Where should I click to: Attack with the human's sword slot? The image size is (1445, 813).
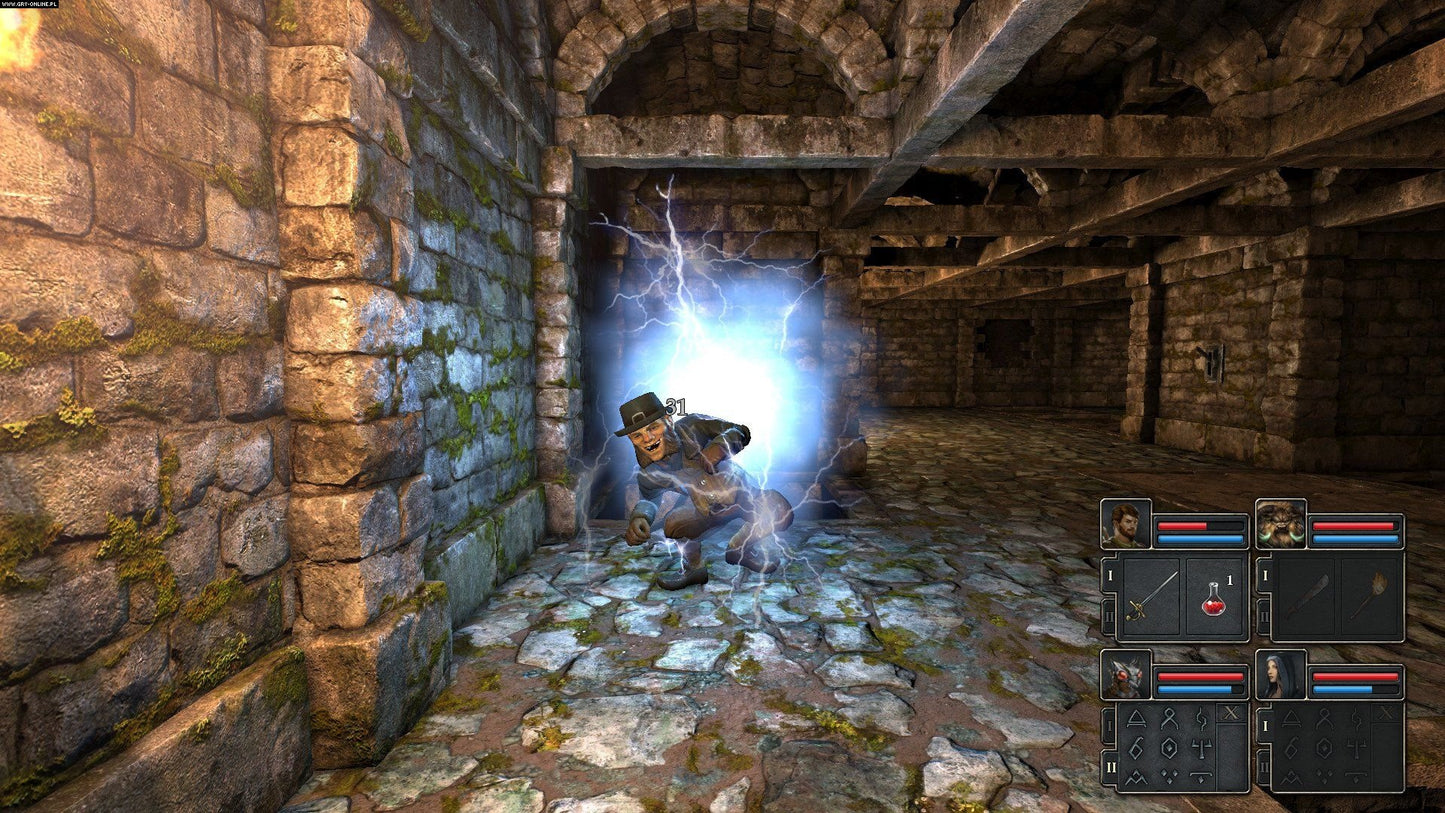coord(1151,597)
